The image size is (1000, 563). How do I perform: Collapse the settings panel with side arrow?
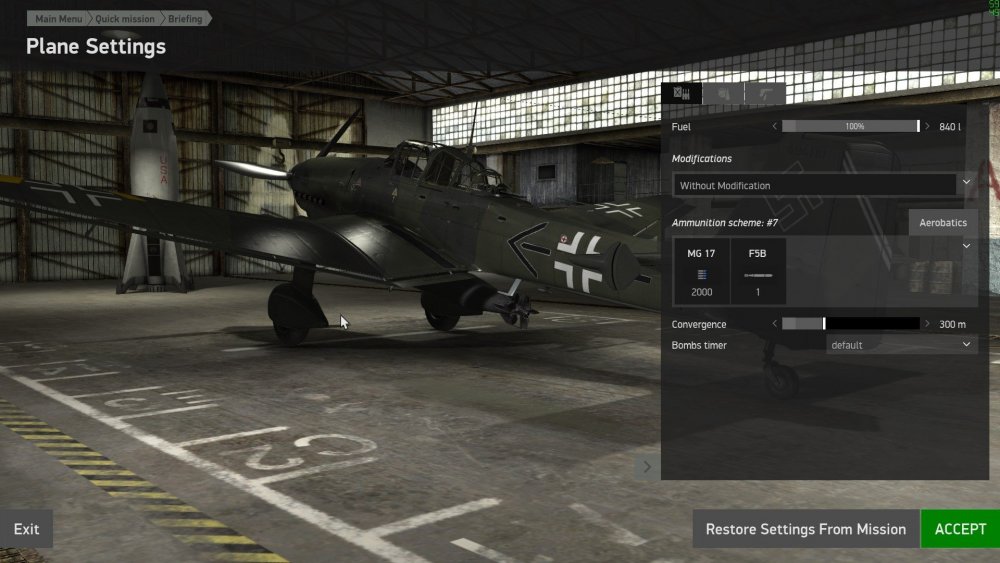click(647, 466)
